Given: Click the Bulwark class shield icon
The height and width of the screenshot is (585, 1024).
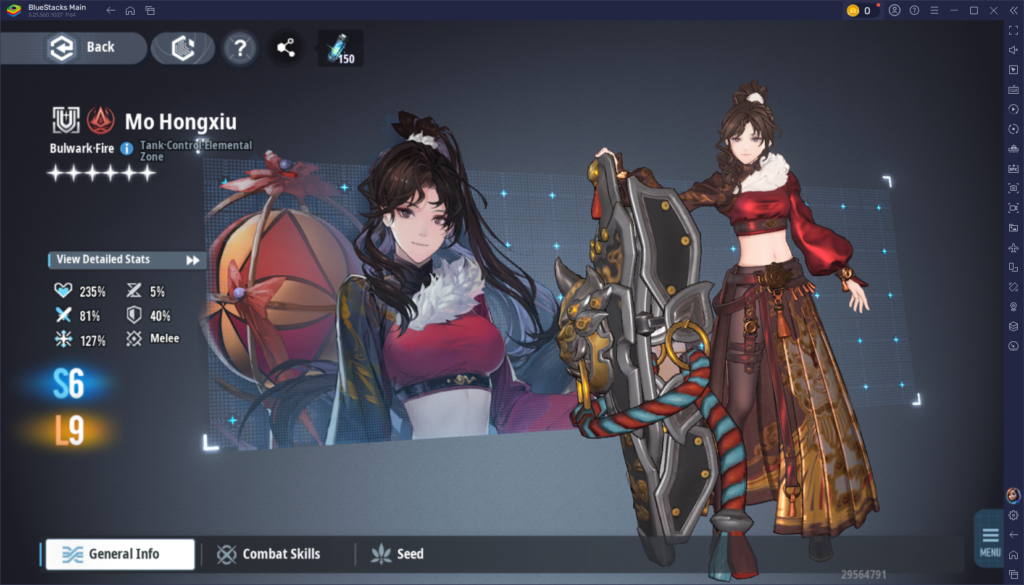Looking at the screenshot, I should pos(66,121).
